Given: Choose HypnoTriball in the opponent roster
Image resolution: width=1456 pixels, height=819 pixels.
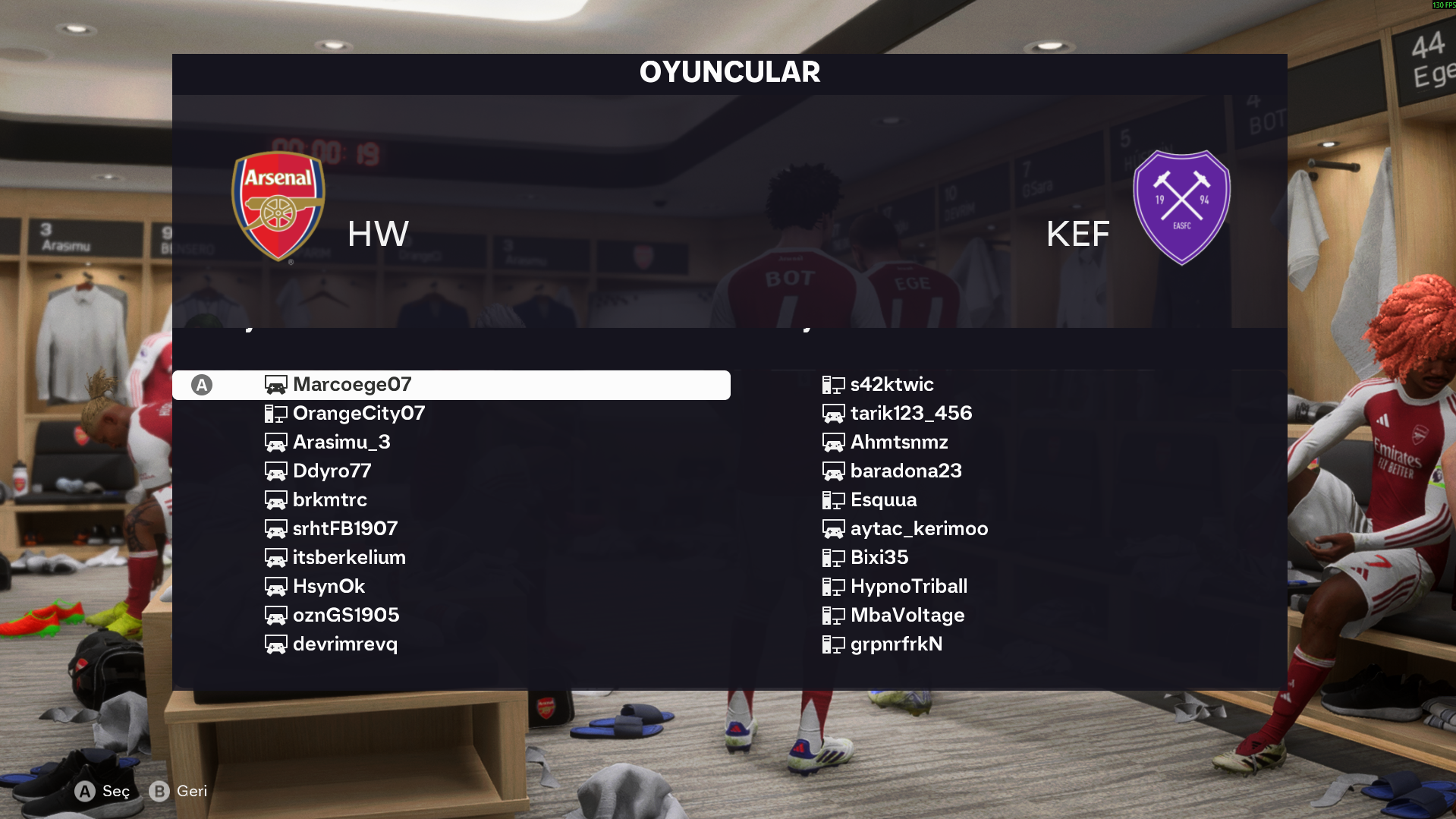Looking at the screenshot, I should (x=908, y=587).
